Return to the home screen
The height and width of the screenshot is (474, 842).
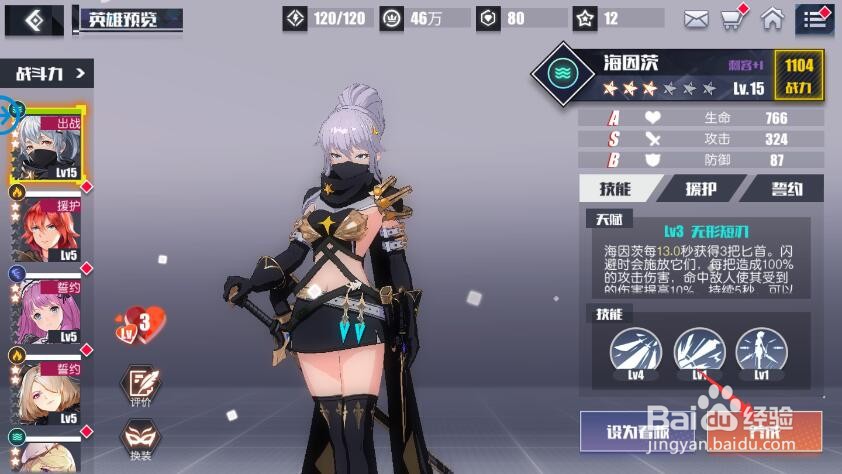[772, 18]
